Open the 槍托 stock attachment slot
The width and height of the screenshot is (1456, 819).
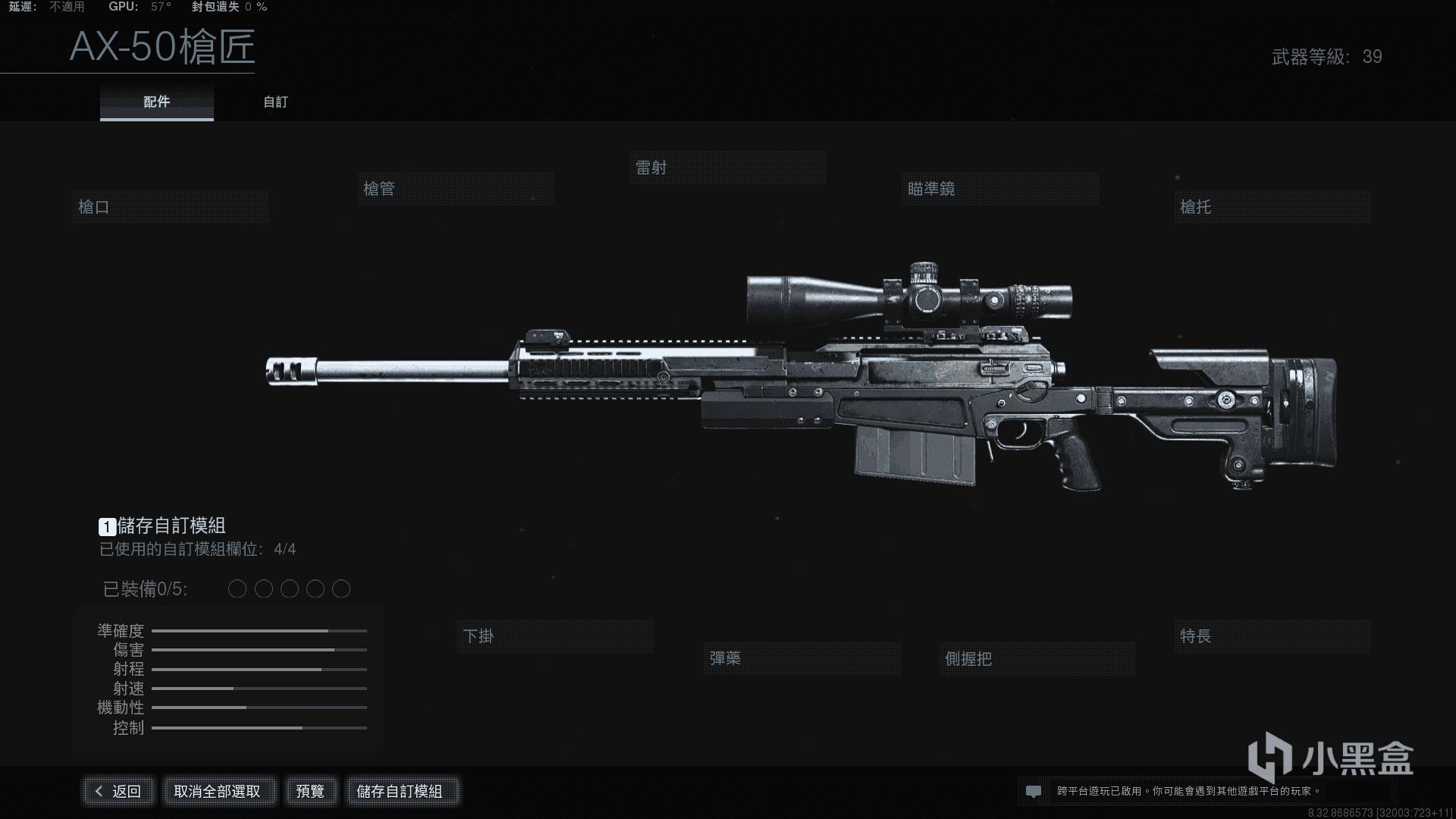coord(1272,207)
